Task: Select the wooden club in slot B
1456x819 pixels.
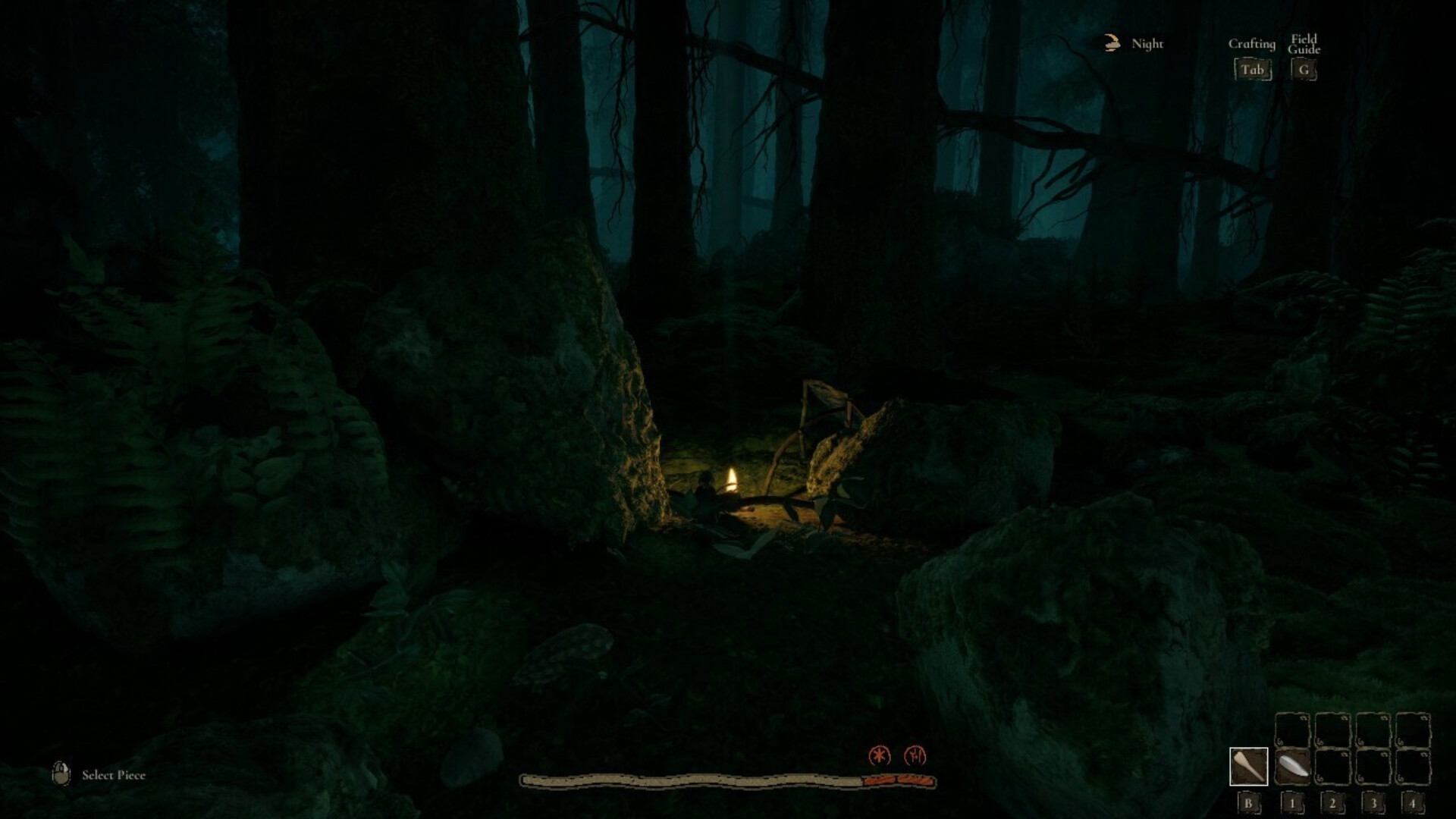Action: pyautogui.click(x=1249, y=766)
